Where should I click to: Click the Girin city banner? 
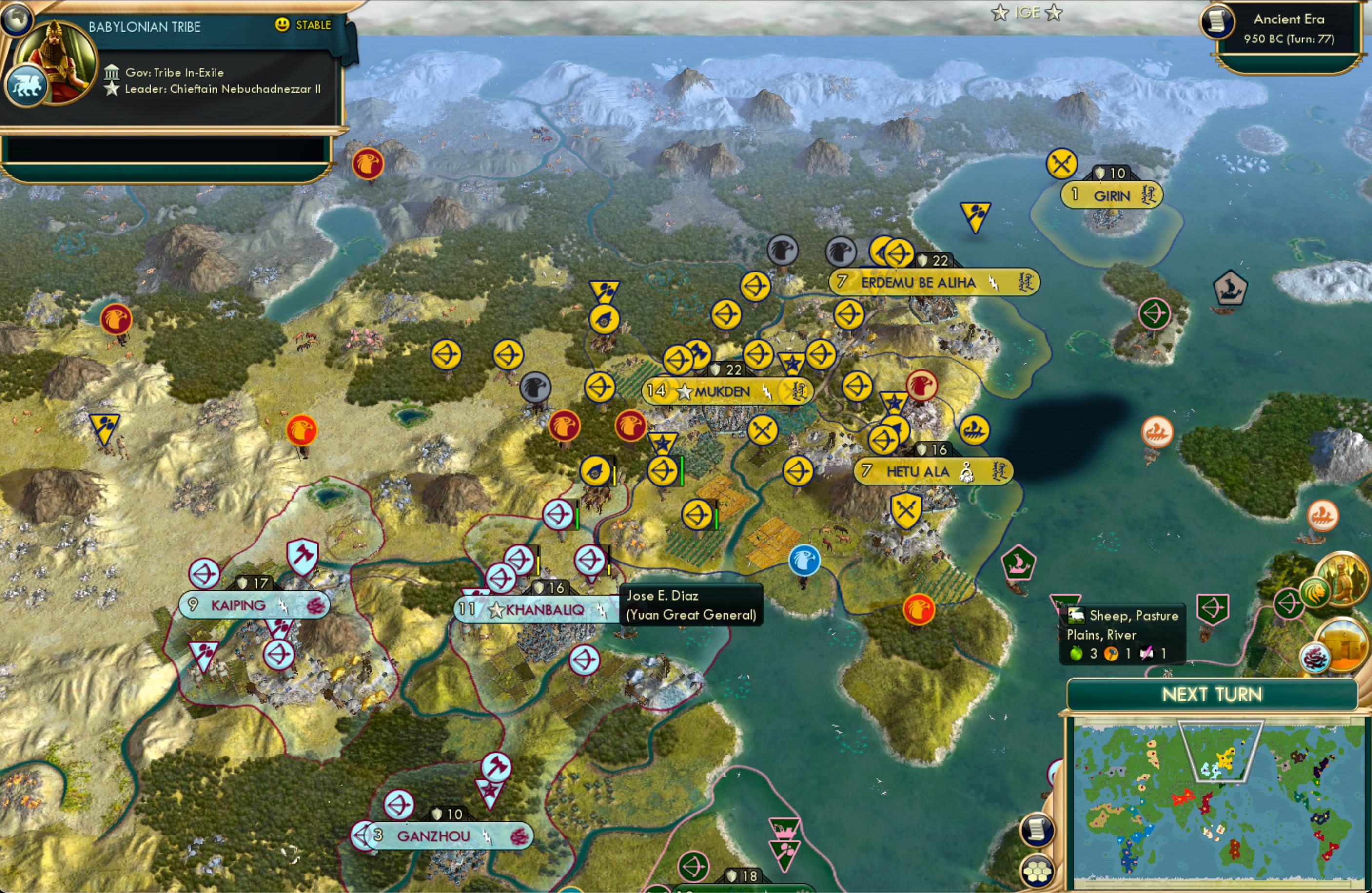(x=1111, y=195)
